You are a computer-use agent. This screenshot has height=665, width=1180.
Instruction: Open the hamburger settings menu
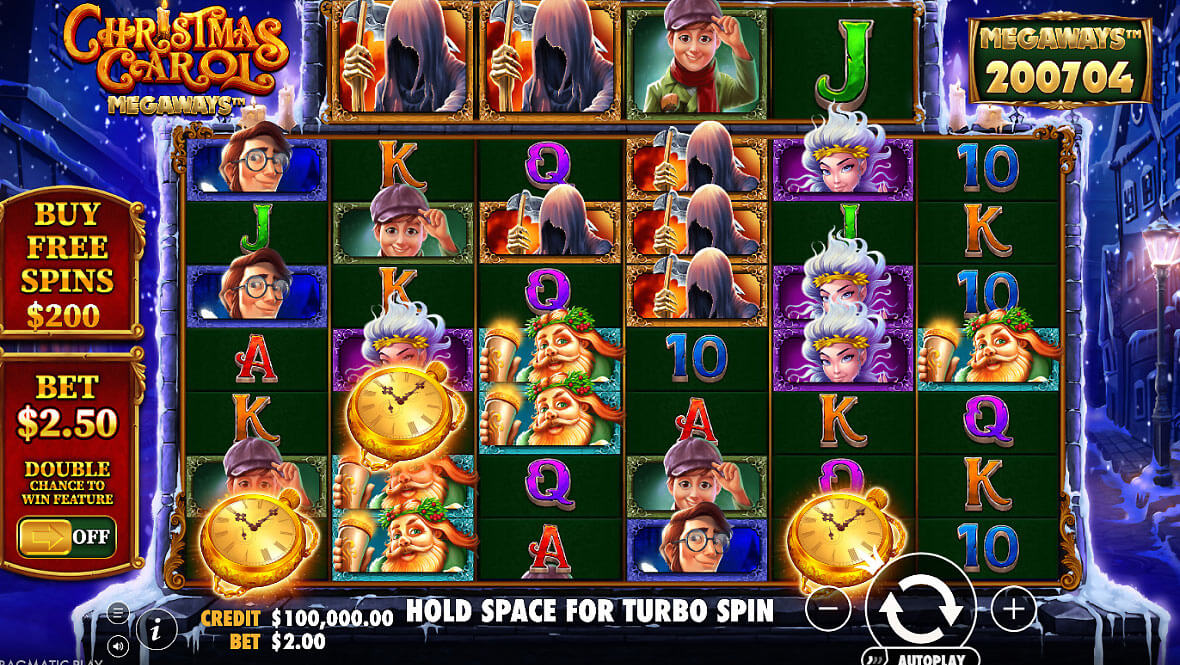click(118, 613)
